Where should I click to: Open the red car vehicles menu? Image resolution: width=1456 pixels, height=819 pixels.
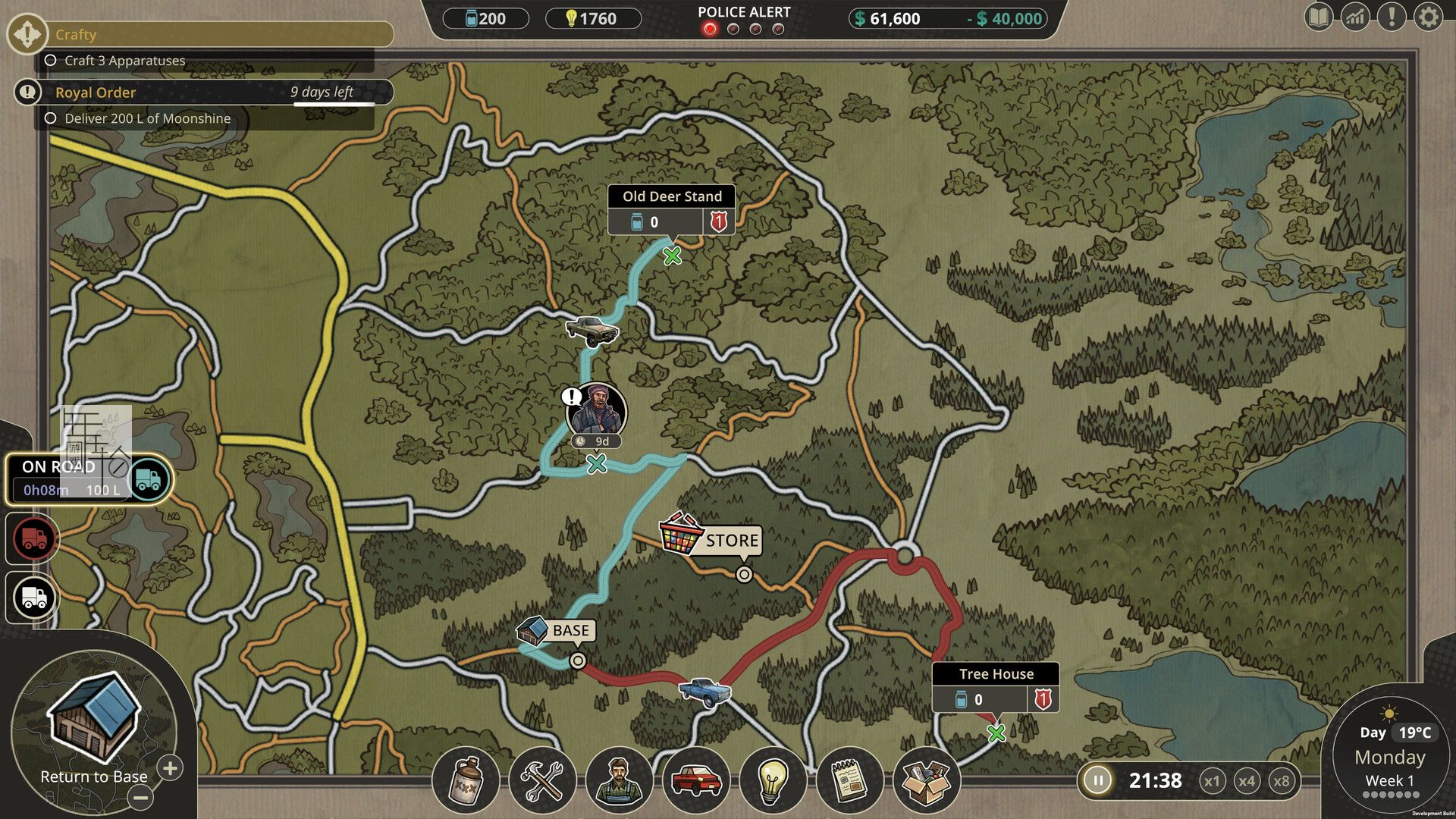(695, 780)
